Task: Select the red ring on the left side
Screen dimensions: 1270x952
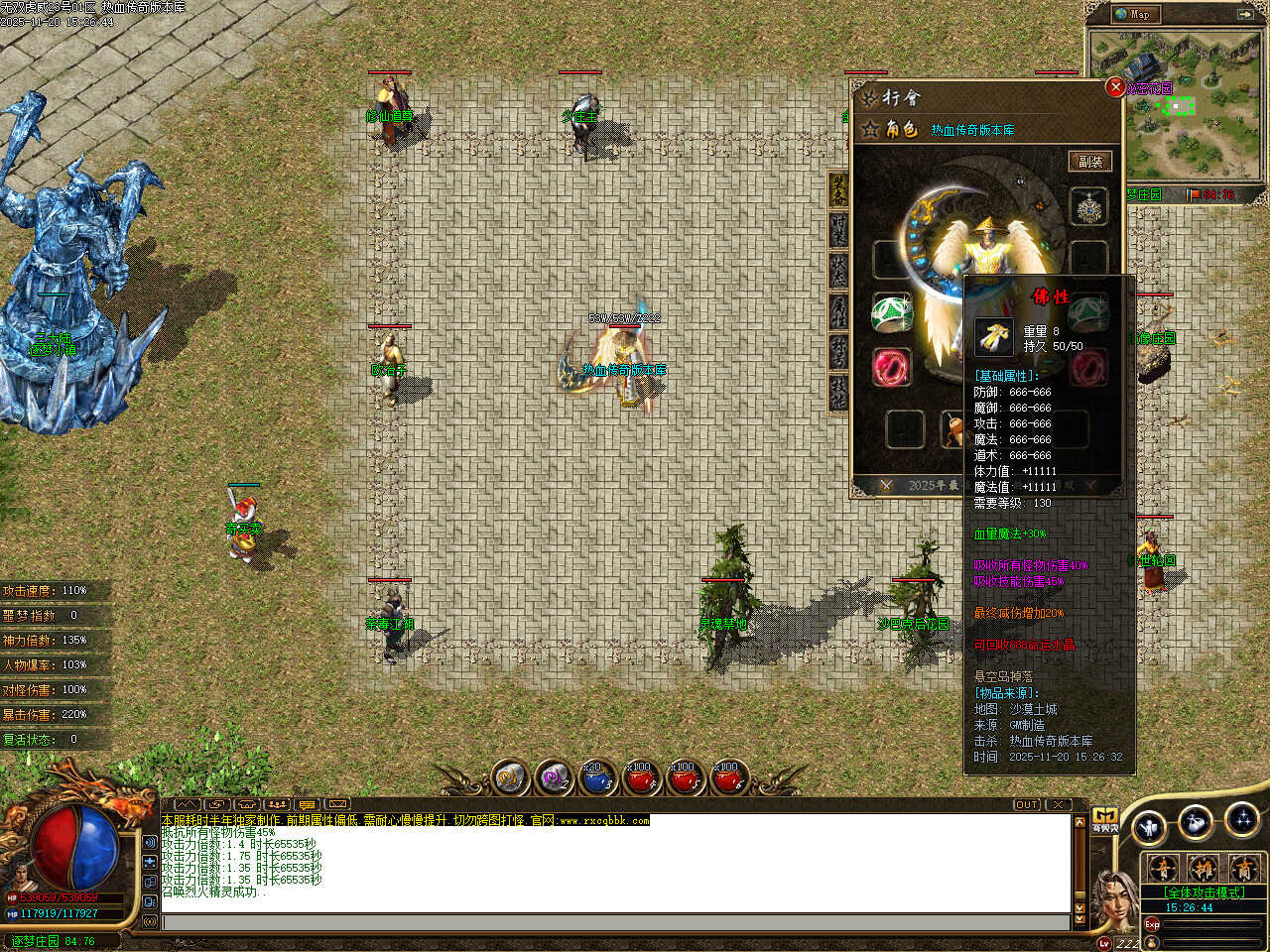Action: [890, 367]
